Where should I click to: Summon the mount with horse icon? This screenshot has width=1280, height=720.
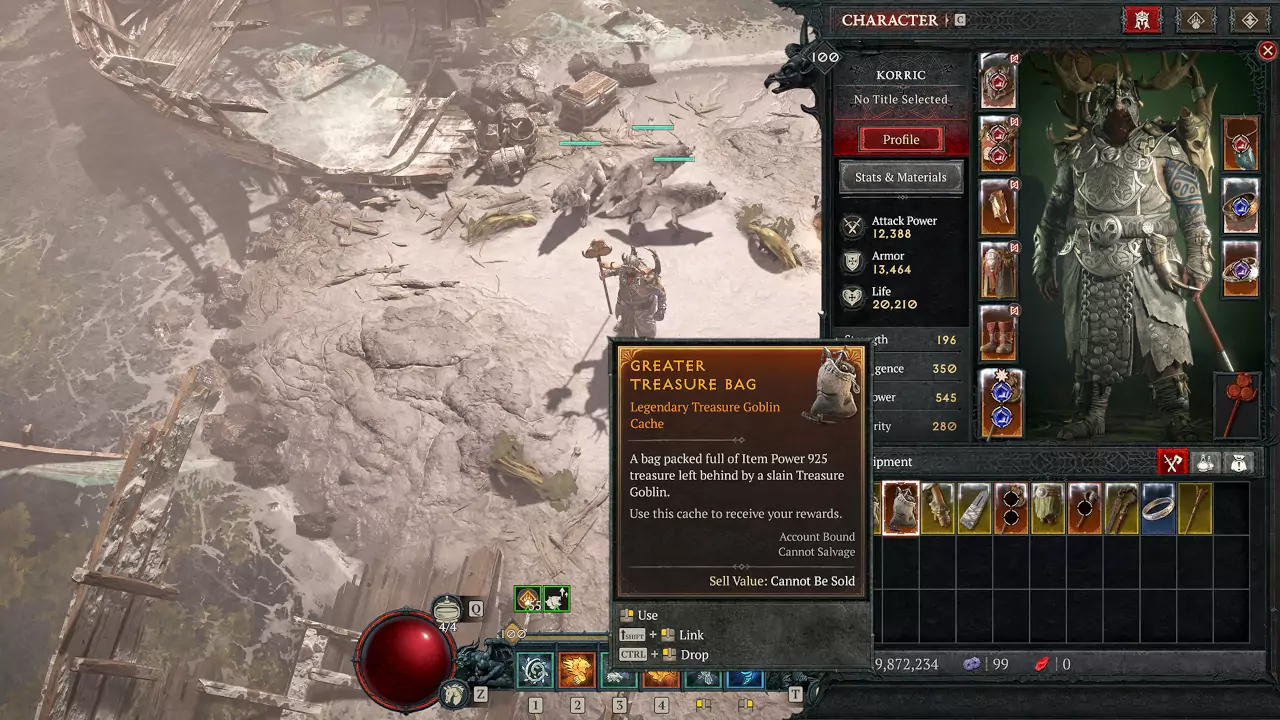click(x=455, y=692)
